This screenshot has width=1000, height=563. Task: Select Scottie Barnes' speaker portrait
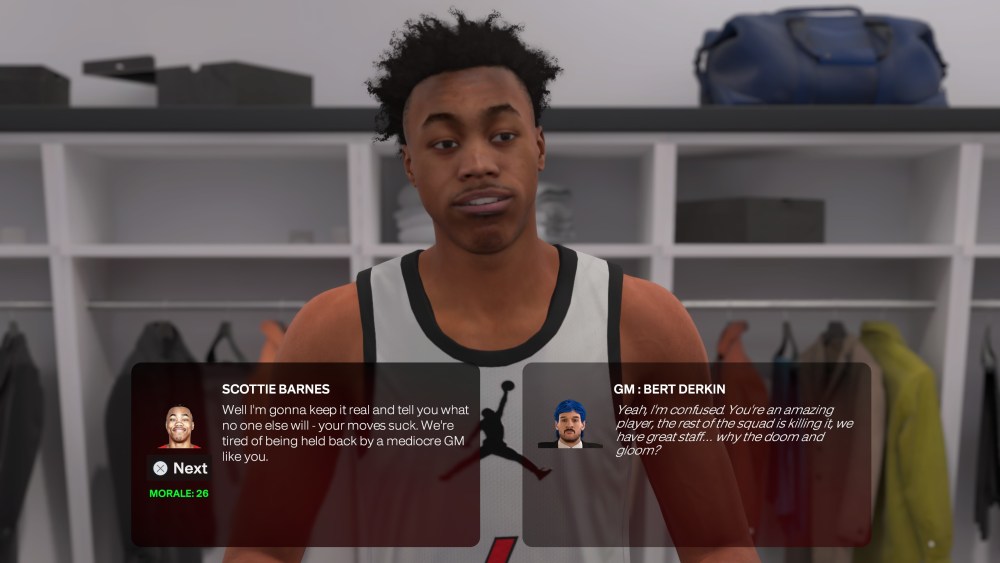(x=180, y=426)
